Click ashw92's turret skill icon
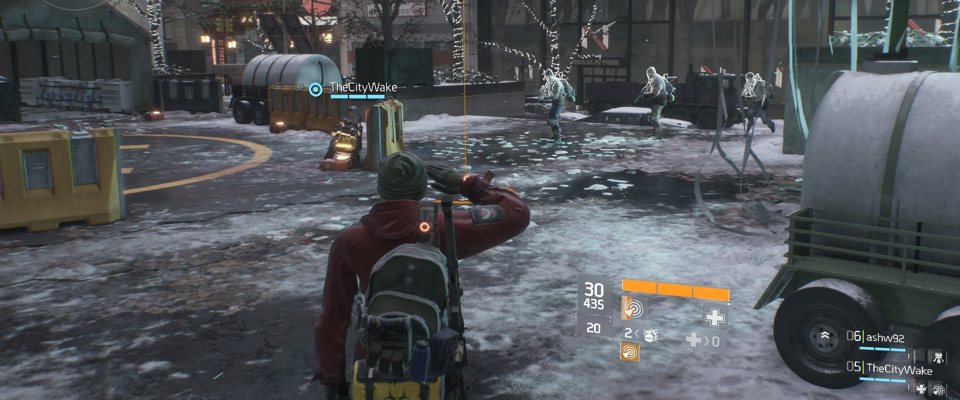960x400 pixels. [x=940, y=355]
